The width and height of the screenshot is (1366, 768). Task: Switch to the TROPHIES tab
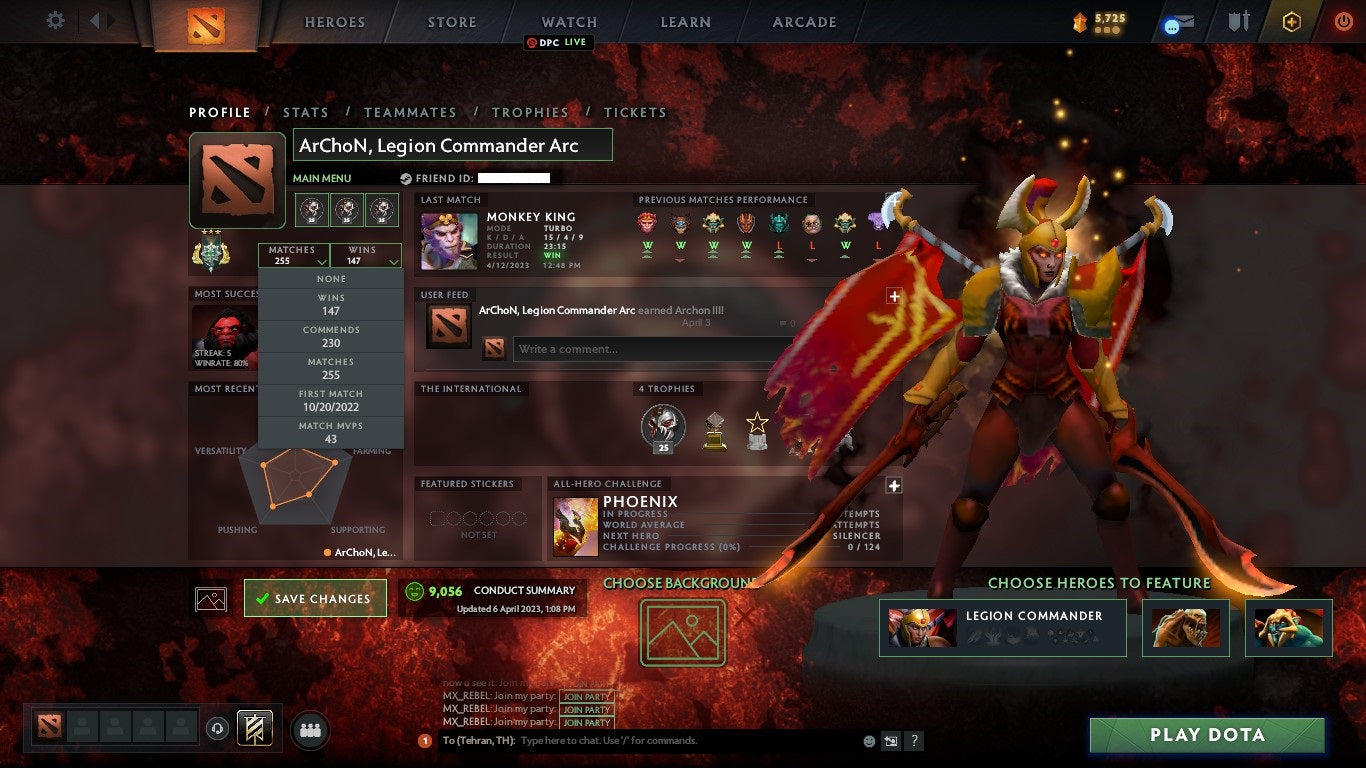point(531,112)
